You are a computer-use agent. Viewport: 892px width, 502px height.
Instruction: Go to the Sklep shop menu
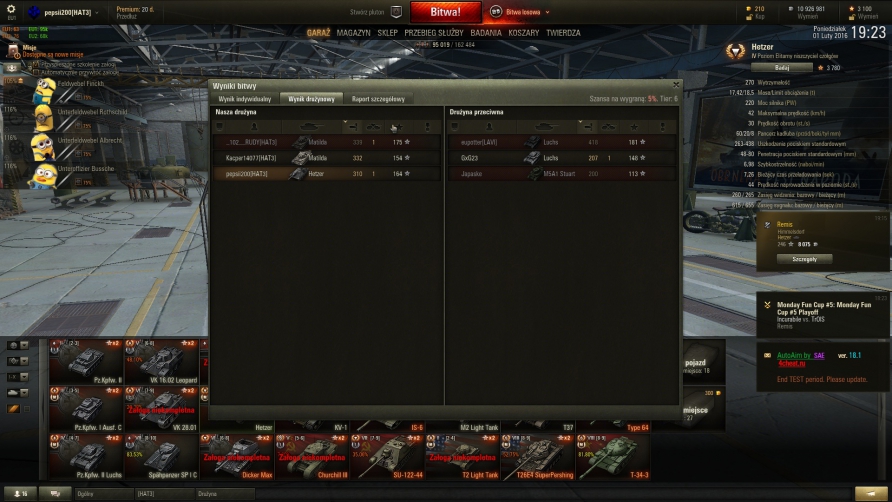pos(387,33)
